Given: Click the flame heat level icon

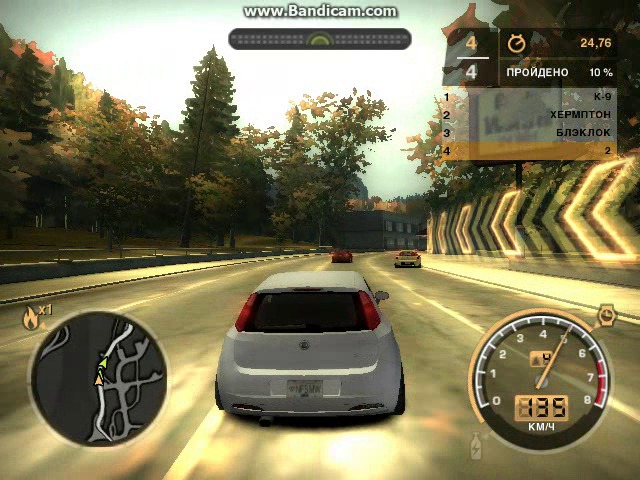Looking at the screenshot, I should [x=31, y=318].
